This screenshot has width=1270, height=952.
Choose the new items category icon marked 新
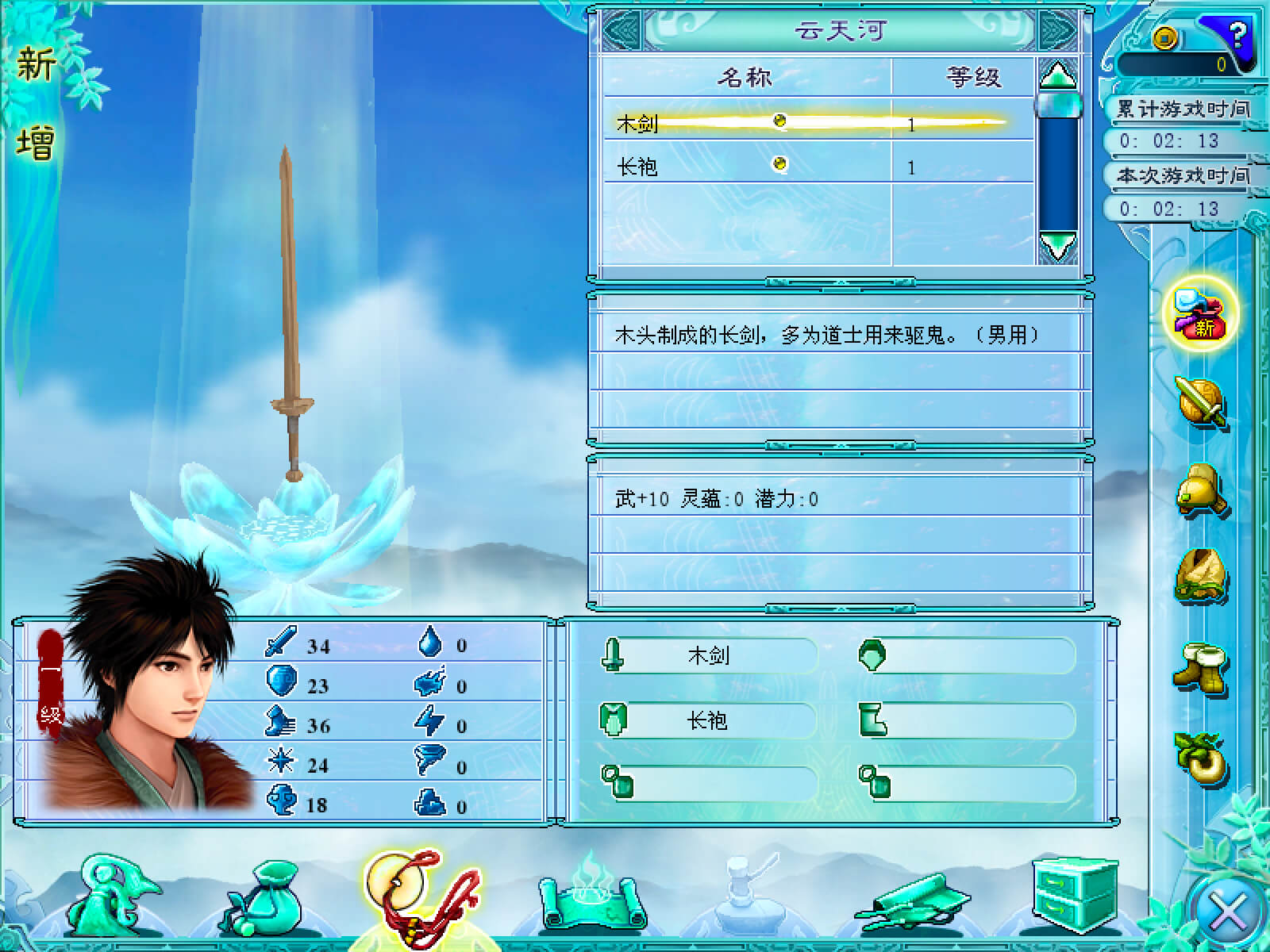(x=1201, y=313)
